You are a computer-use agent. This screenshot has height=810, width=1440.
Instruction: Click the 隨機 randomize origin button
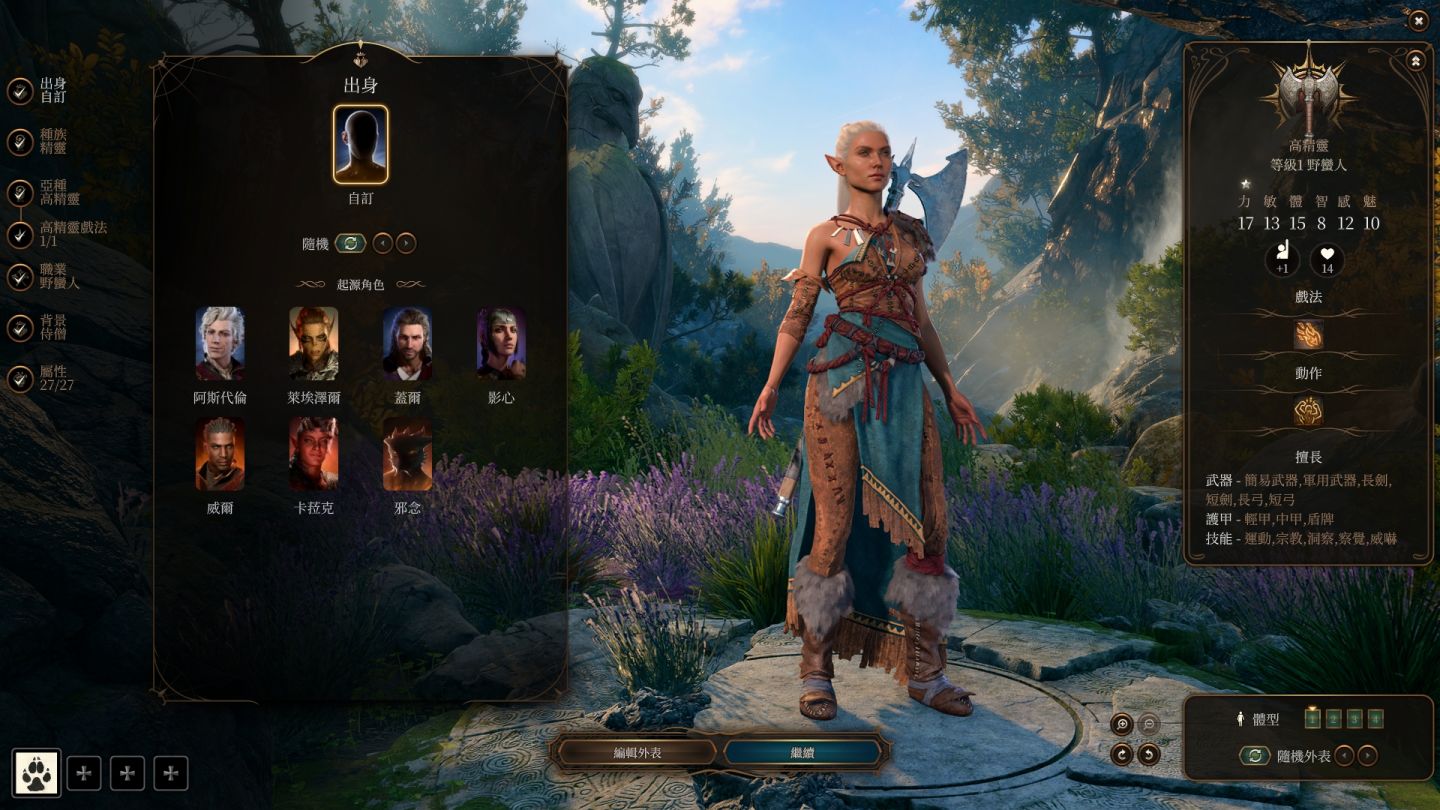pyautogui.click(x=350, y=243)
